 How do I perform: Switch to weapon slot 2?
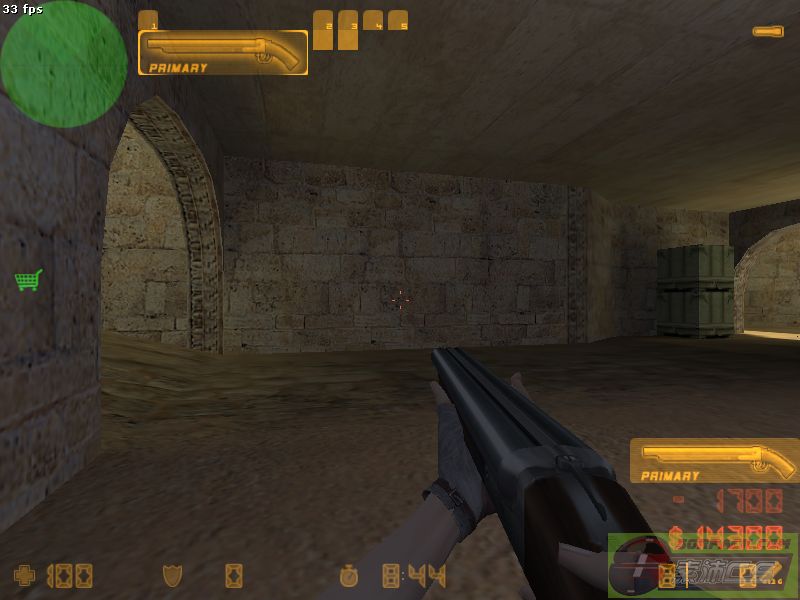[x=323, y=30]
